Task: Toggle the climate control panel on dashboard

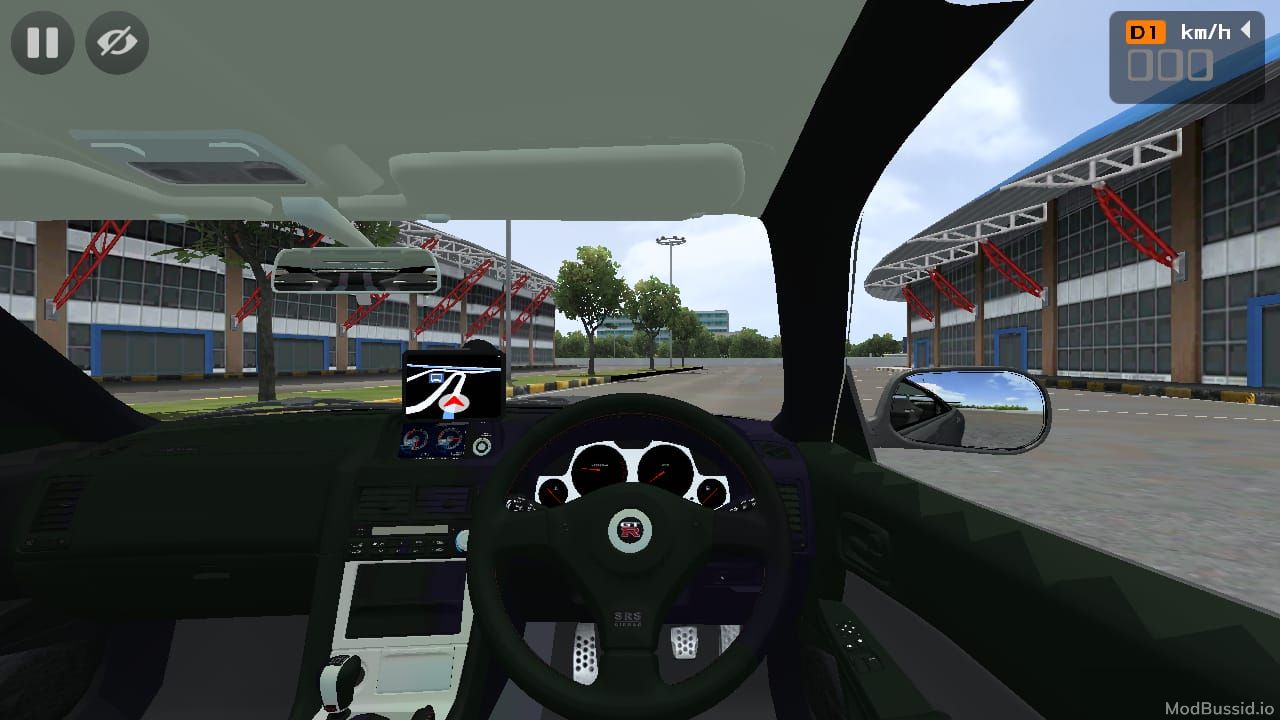Action: [x=398, y=546]
